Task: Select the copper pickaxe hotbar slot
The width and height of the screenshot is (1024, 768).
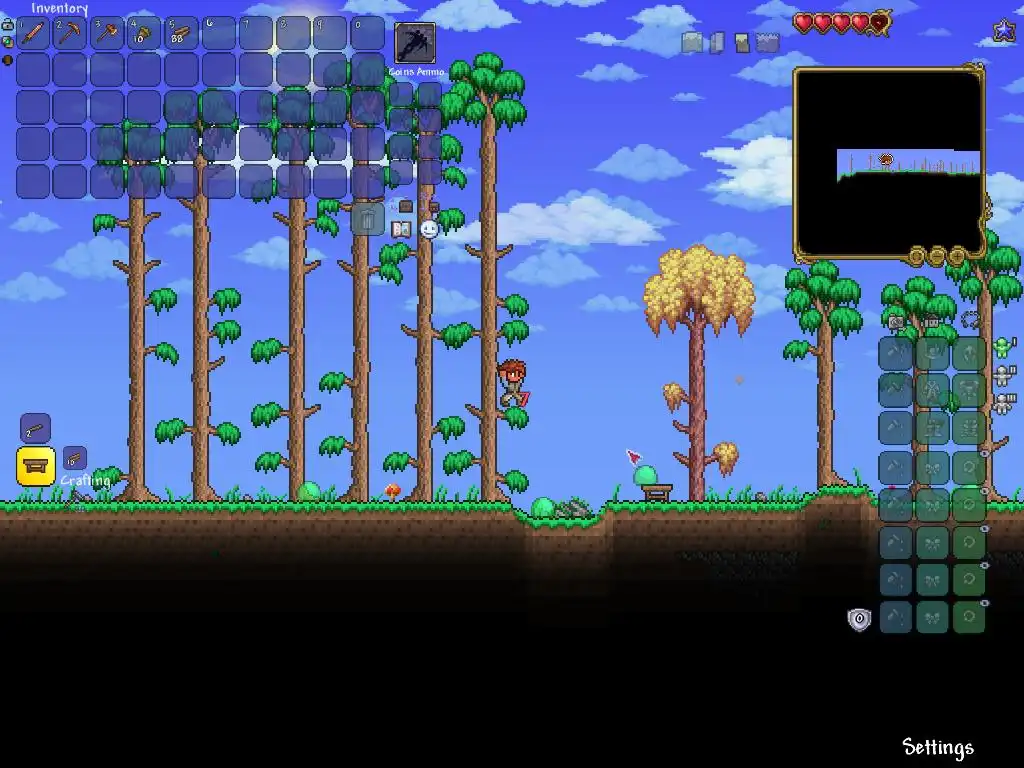Action: (x=71, y=34)
